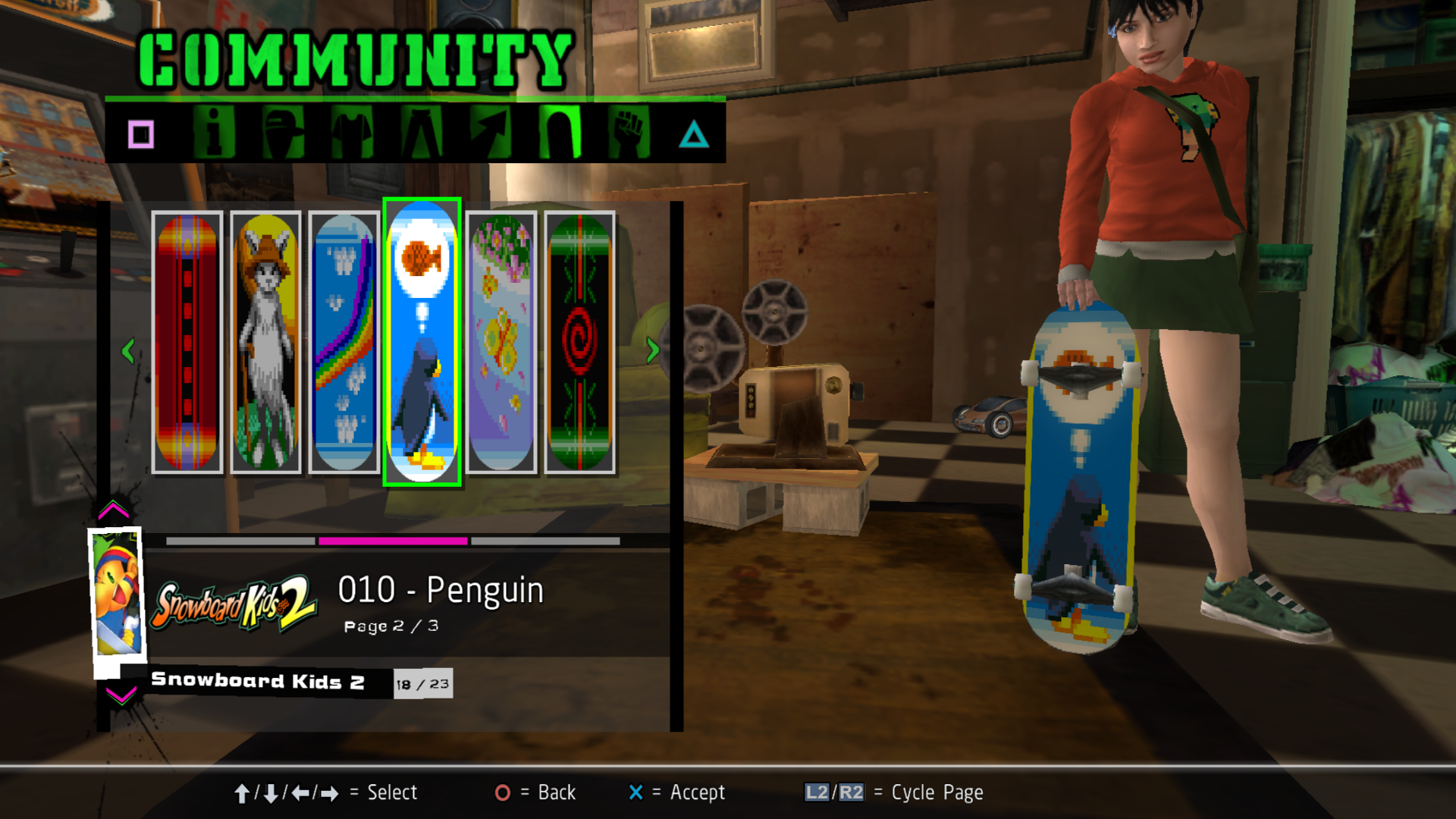Go to the next deck page
The image size is (1456, 819).
tap(652, 350)
